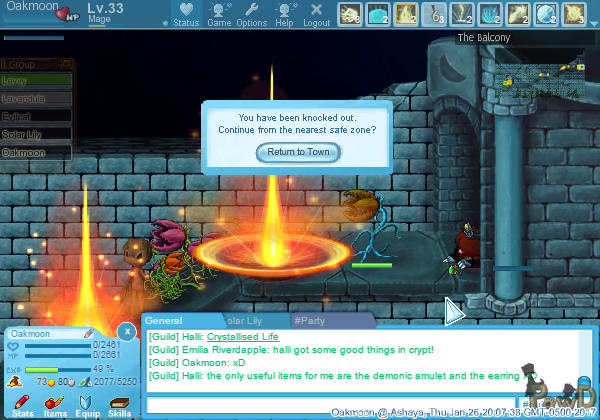Click the Crystallised Life item link
600x420 pixels.
243,337
